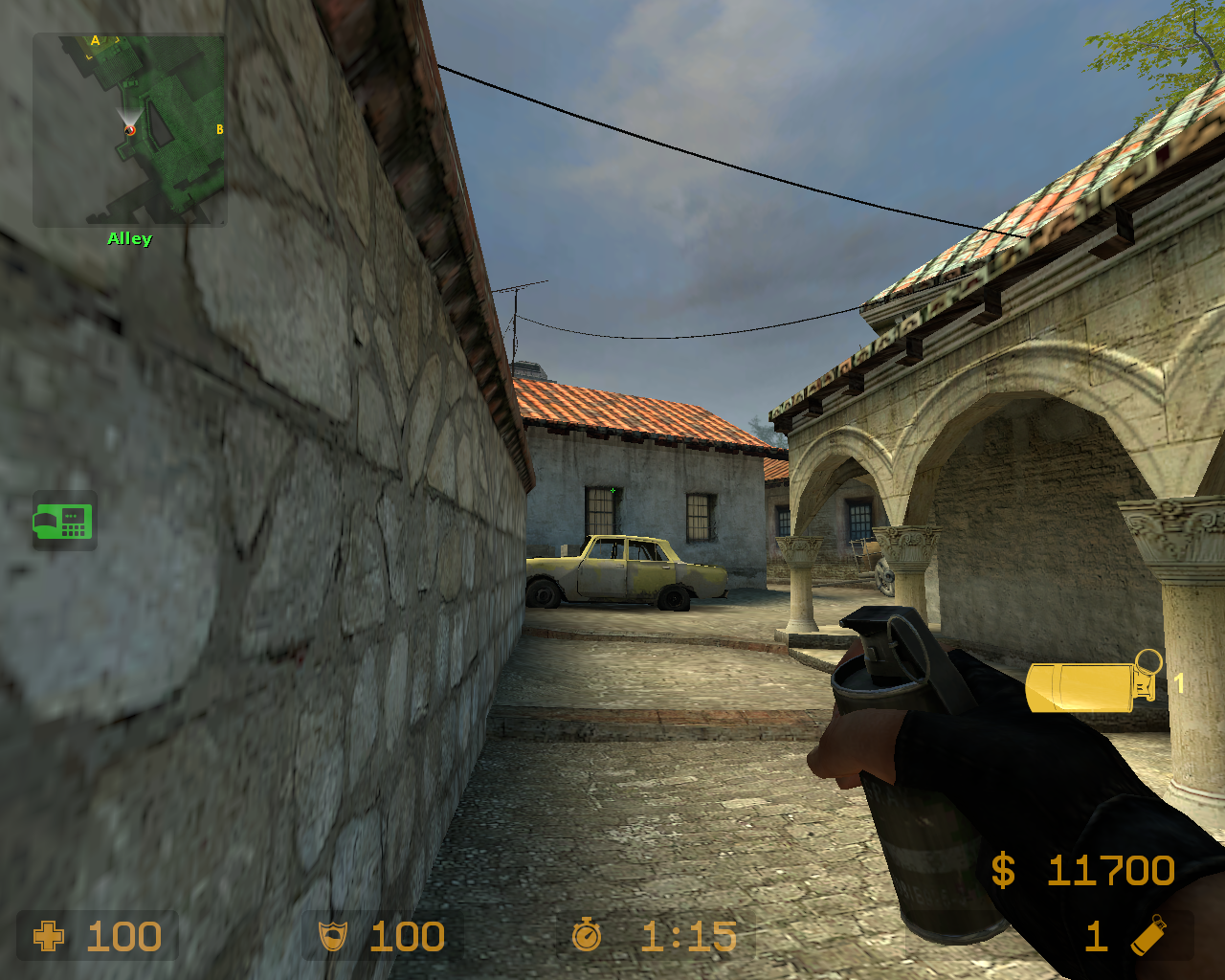Click the health value showing 100

coord(122,936)
